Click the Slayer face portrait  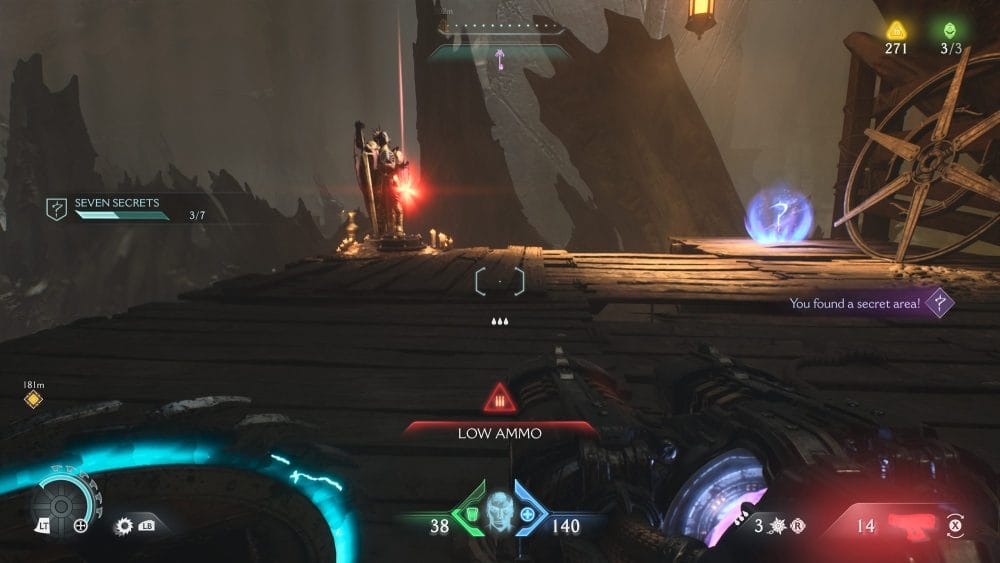497,509
